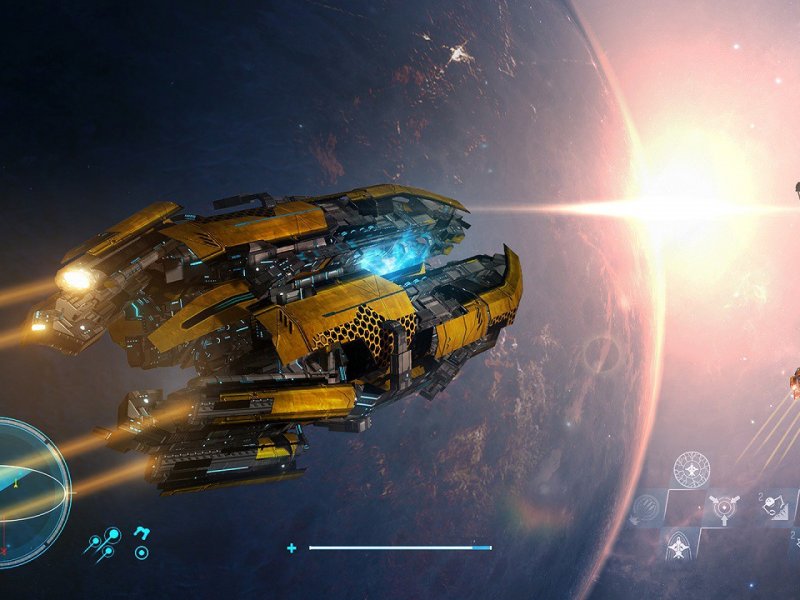This screenshot has height=600, width=800.
Task: Activate the ship-in-arch ability icon
Action: (x=677, y=545)
